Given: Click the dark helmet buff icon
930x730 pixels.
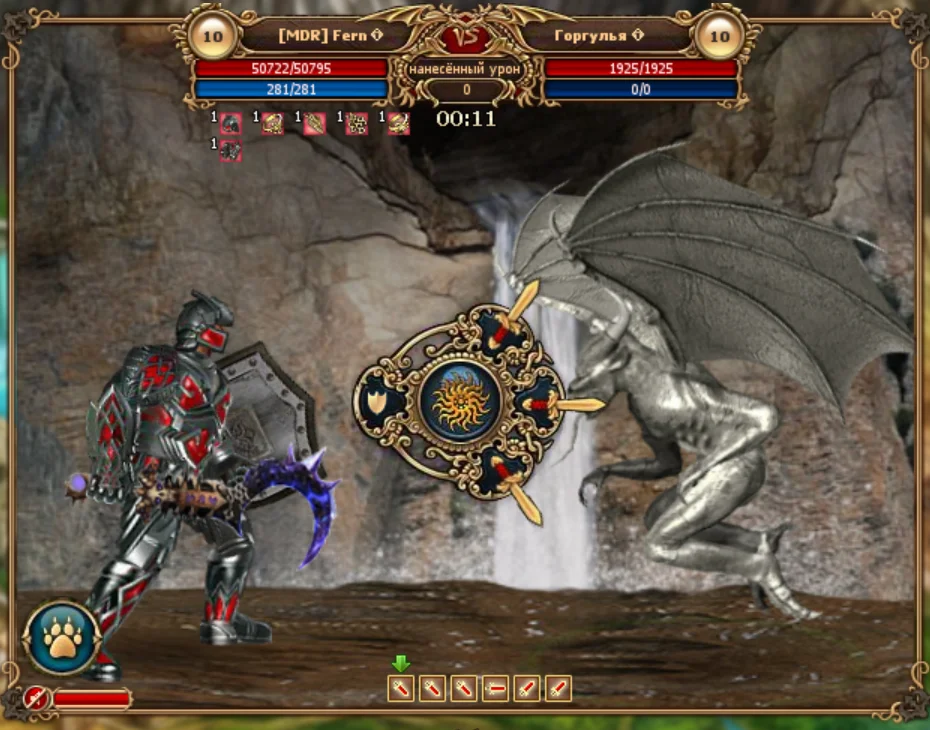Looking at the screenshot, I should tap(231, 124).
